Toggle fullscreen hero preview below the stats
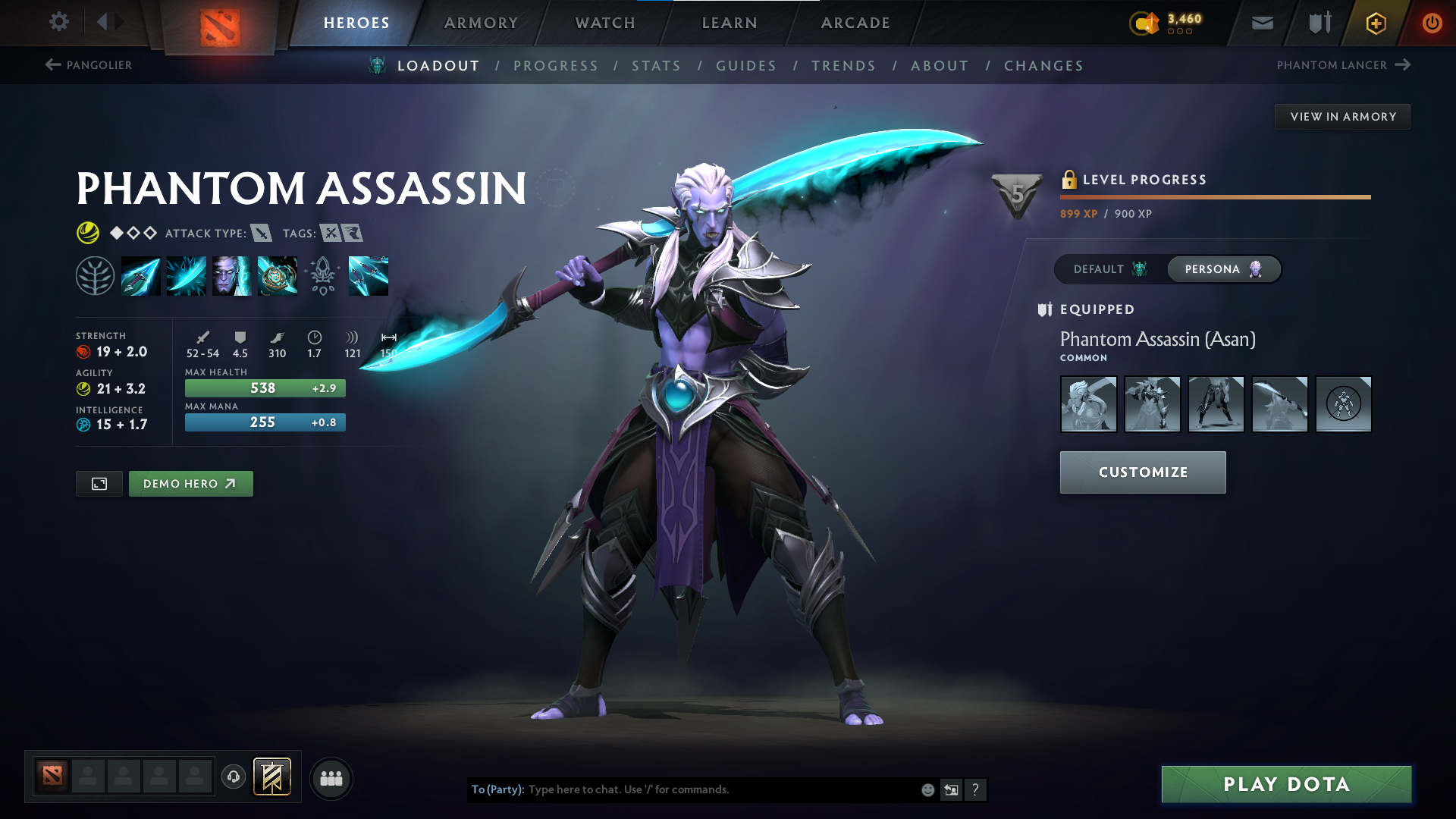Screen dimensions: 1456x819 coord(98,483)
